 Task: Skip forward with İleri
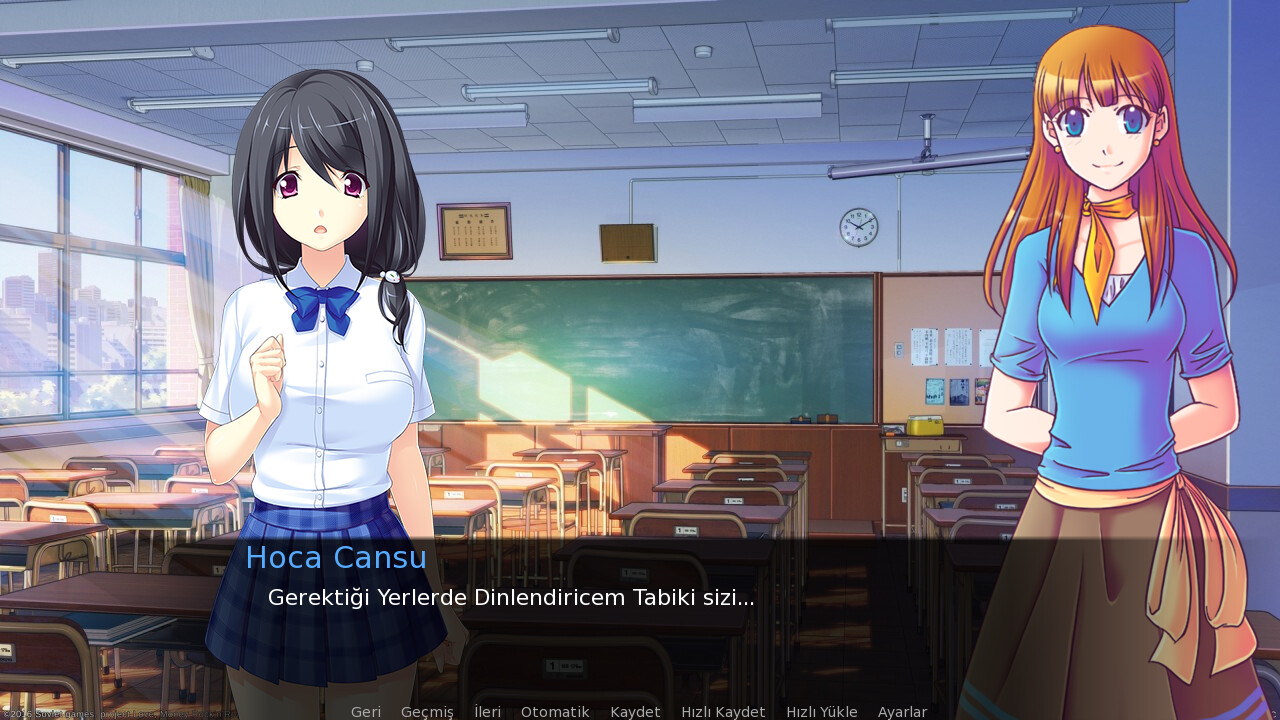[x=487, y=712]
